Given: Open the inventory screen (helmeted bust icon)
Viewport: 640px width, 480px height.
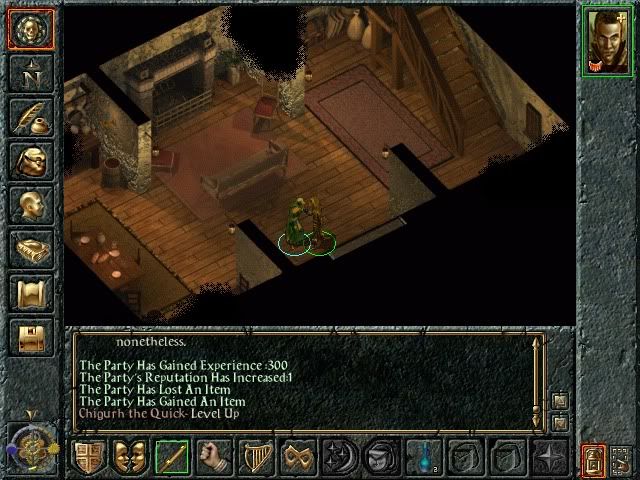Looking at the screenshot, I should click(29, 161).
